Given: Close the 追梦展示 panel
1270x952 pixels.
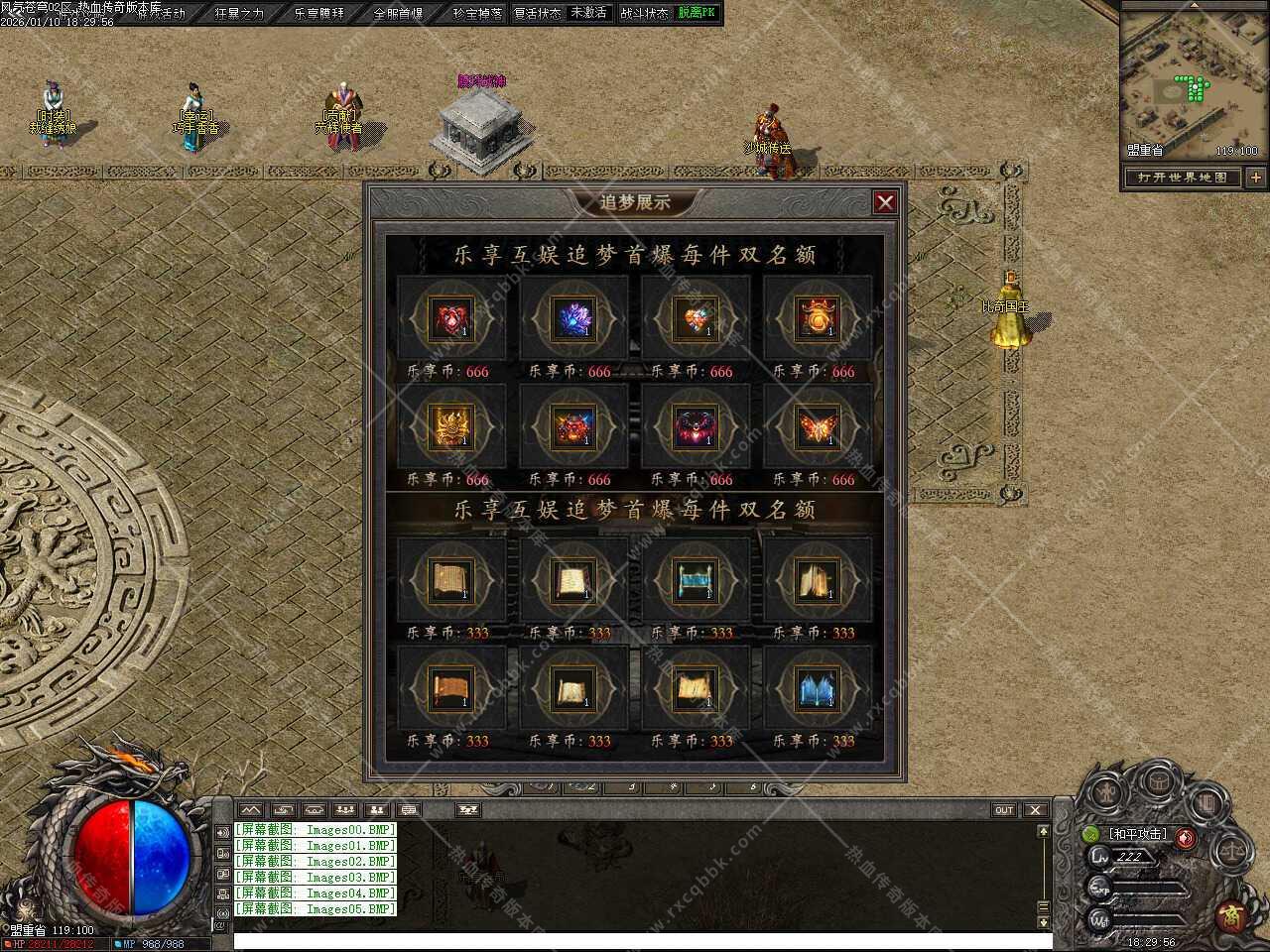Looking at the screenshot, I should click(885, 202).
